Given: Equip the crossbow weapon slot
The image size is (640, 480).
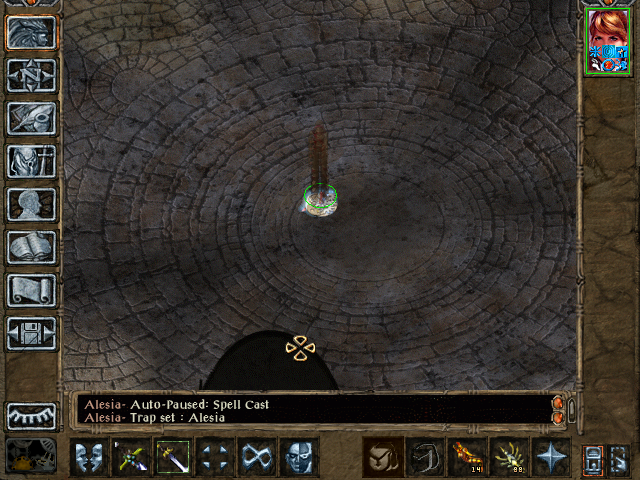Looking at the screenshot, I should (x=131, y=458).
